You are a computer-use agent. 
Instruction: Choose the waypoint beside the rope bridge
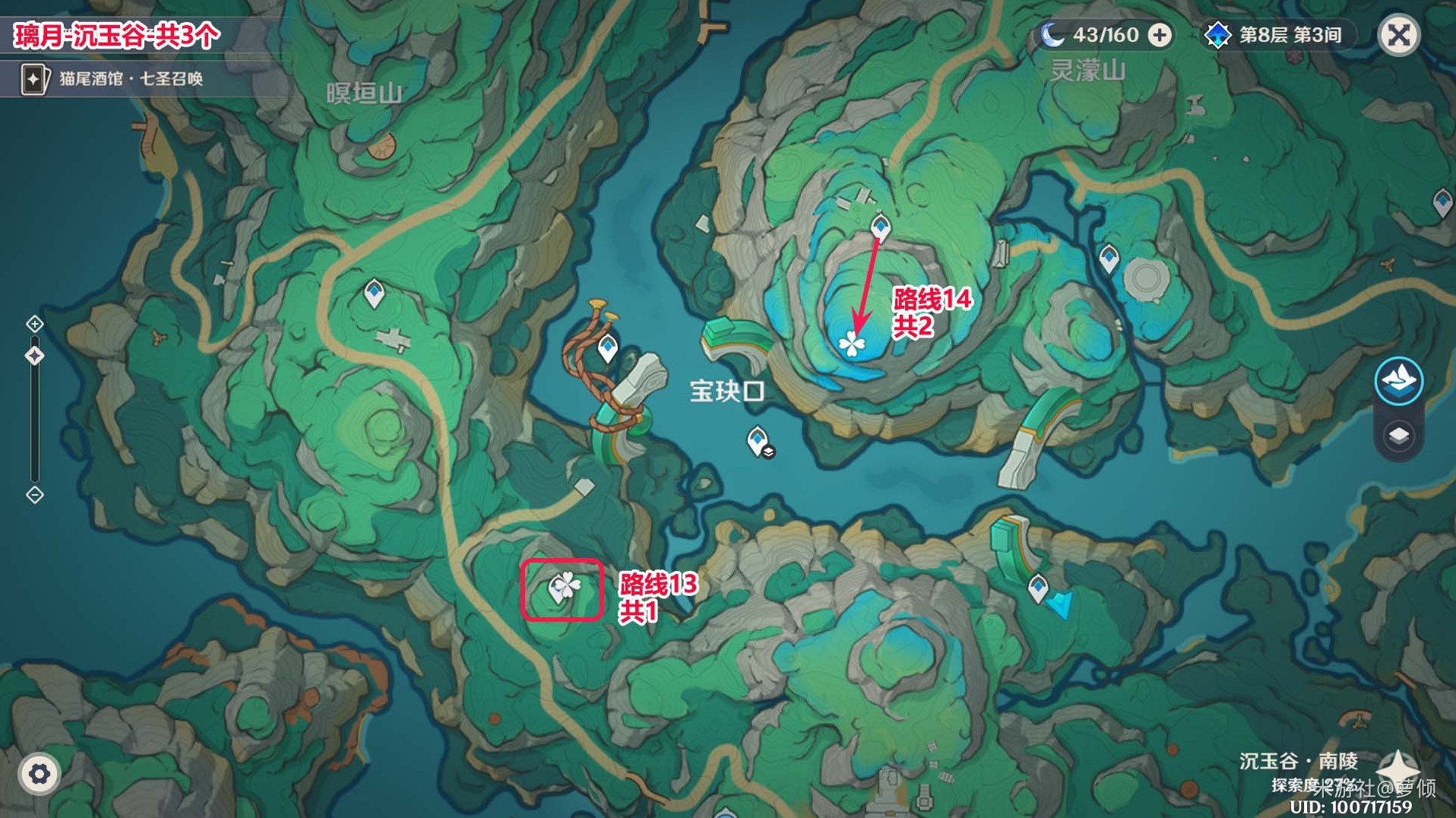pyautogui.click(x=607, y=348)
